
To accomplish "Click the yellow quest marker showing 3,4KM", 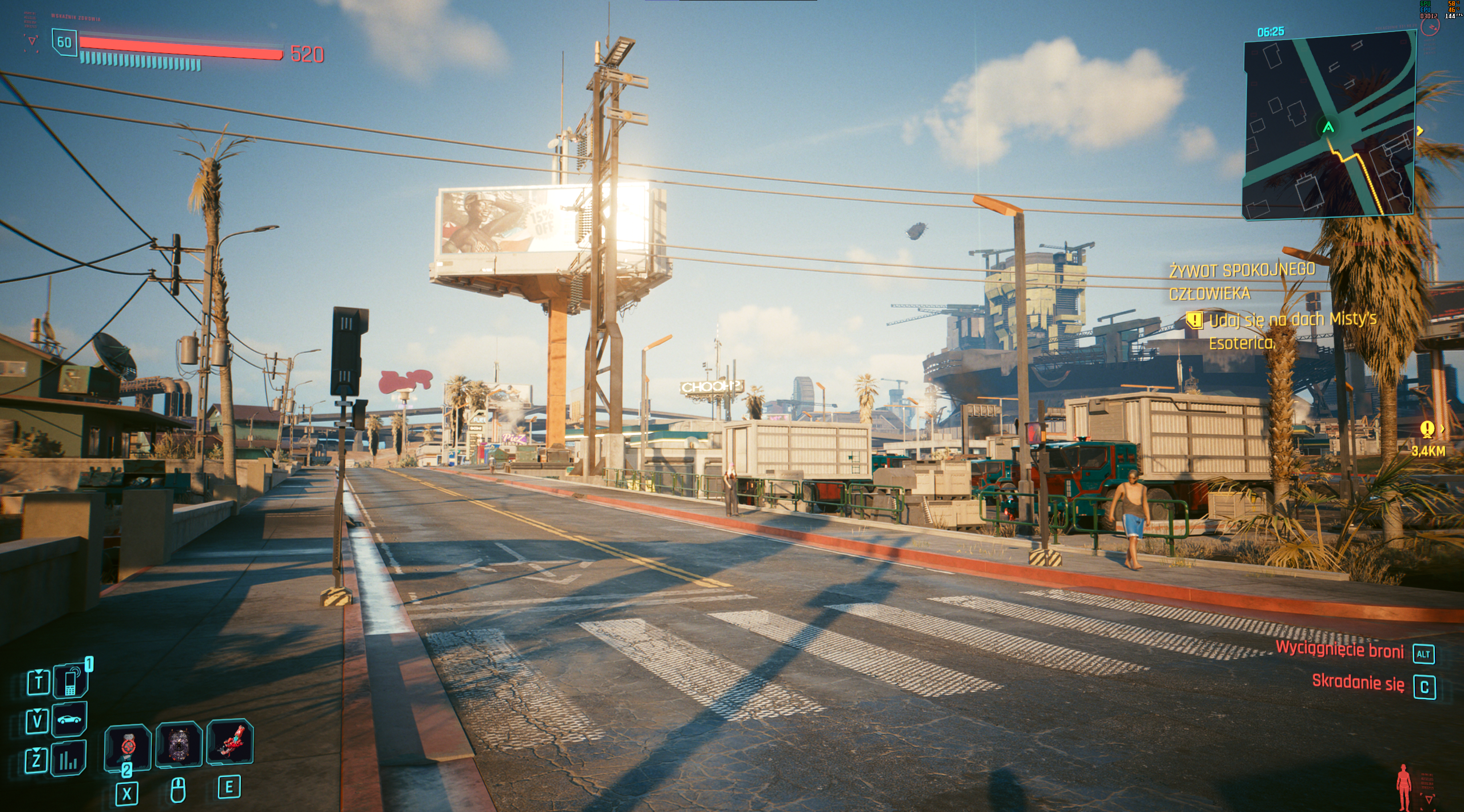I will pyautogui.click(x=1427, y=429).
